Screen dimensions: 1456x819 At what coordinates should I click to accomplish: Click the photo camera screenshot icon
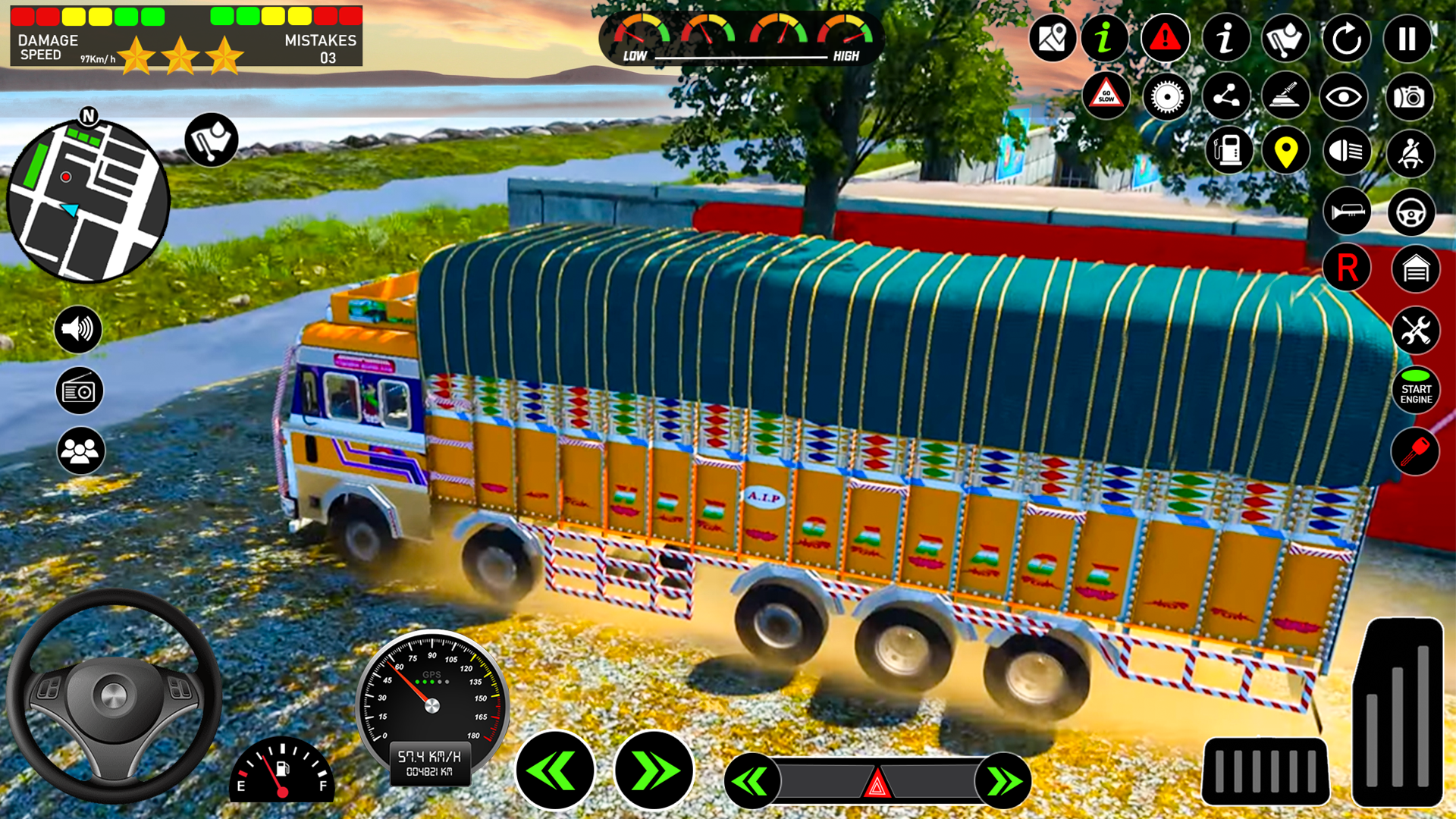(1408, 97)
